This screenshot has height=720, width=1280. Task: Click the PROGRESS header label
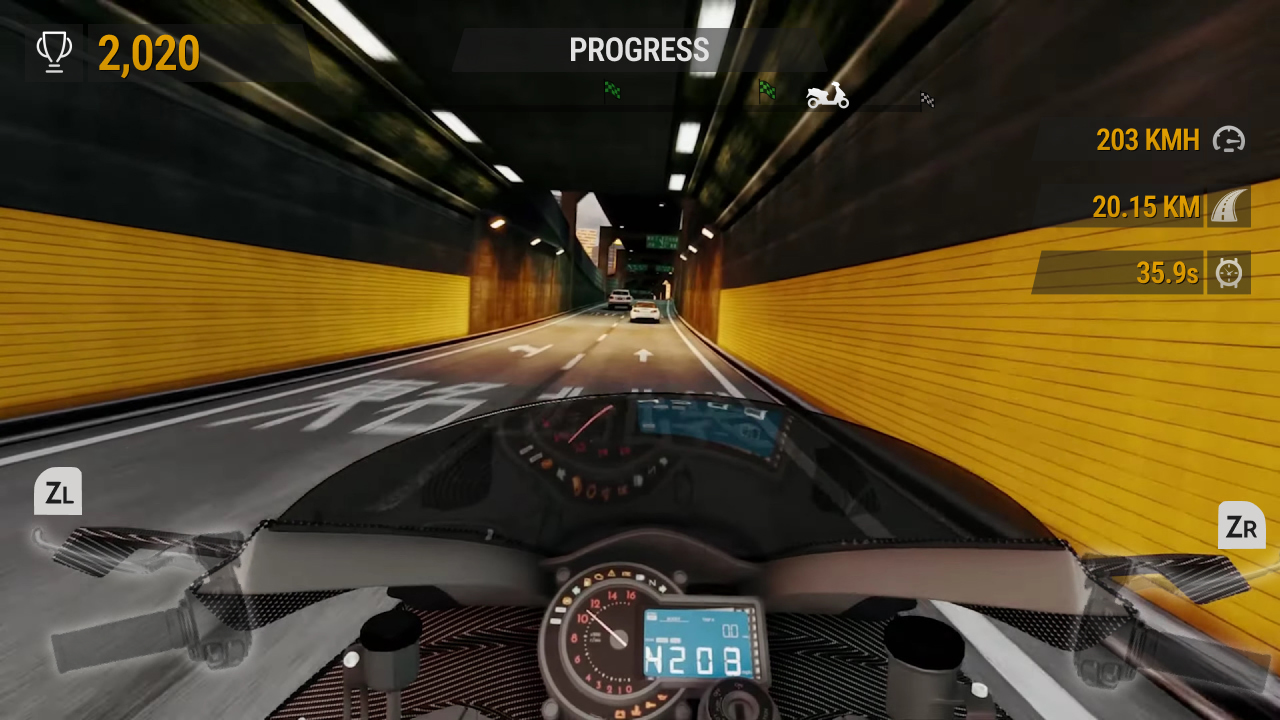coord(639,50)
